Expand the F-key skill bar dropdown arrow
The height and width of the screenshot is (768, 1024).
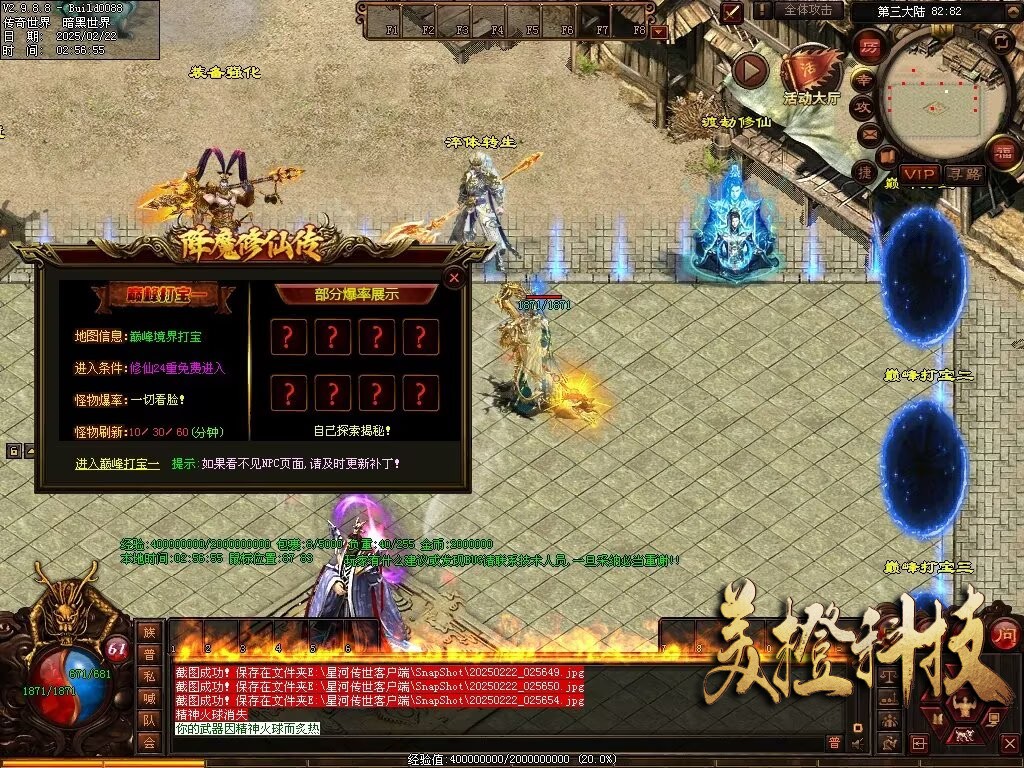pyautogui.click(x=658, y=32)
